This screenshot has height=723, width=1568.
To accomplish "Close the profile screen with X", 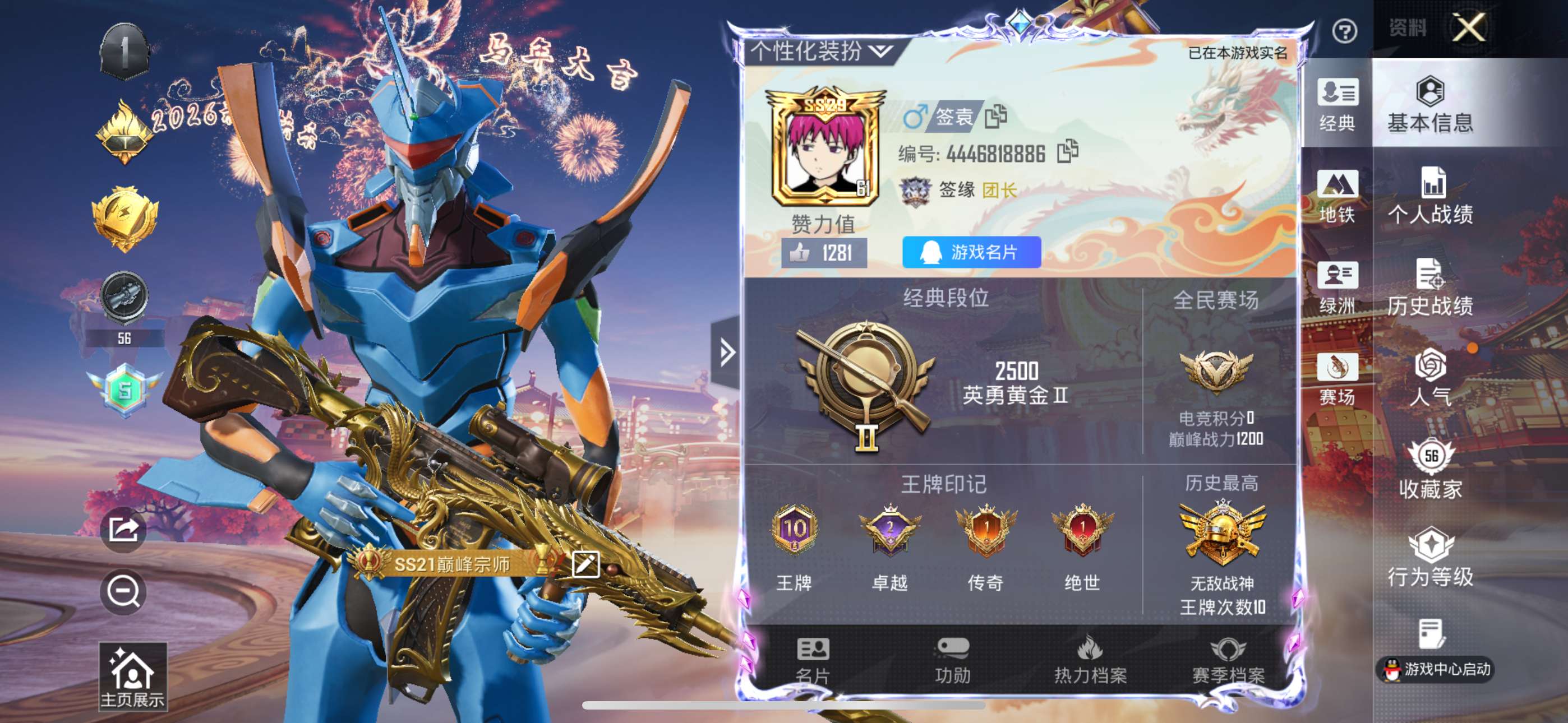I will tap(1469, 28).
